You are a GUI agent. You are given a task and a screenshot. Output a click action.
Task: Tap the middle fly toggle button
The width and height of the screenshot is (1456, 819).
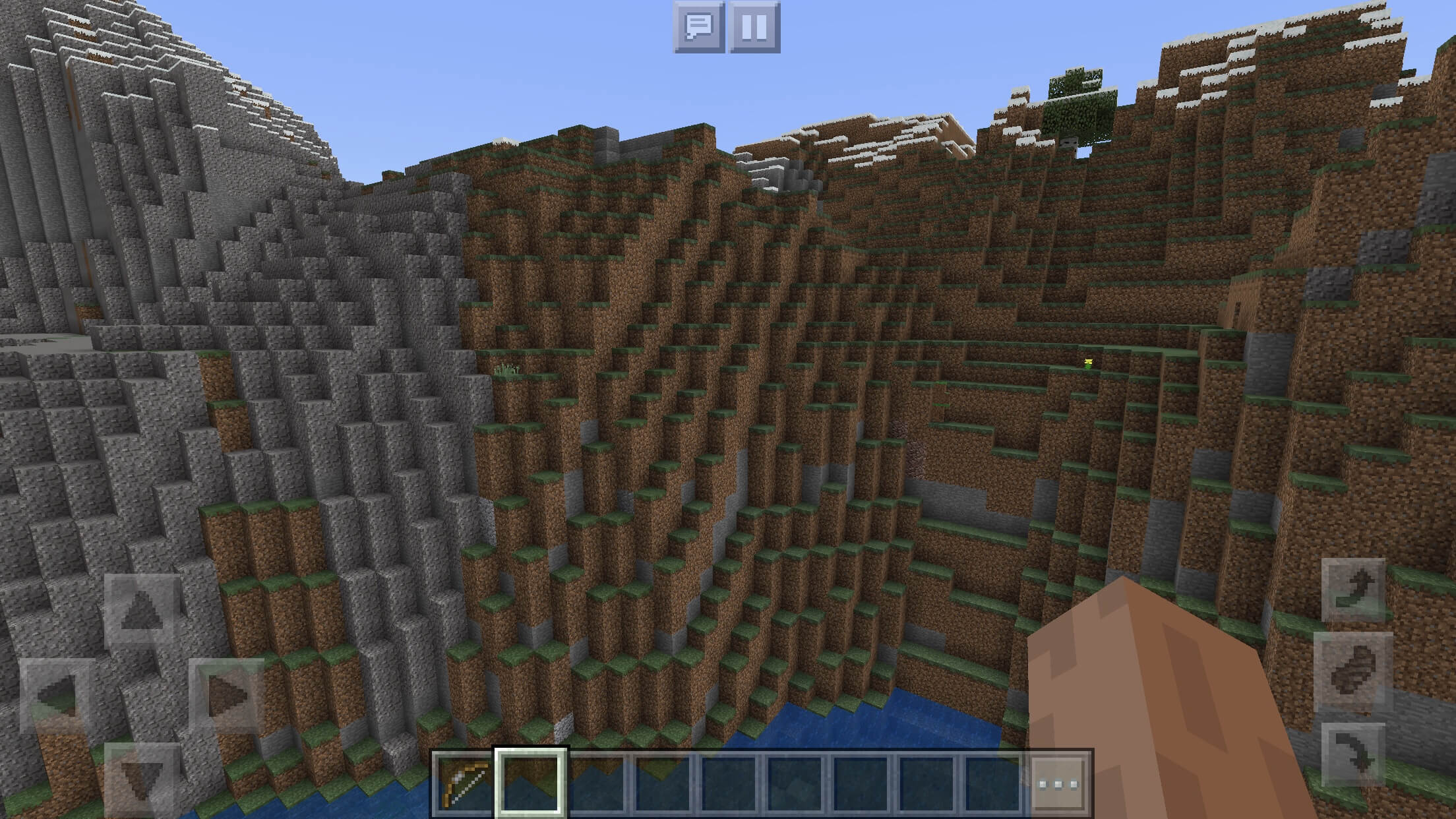click(x=1353, y=671)
